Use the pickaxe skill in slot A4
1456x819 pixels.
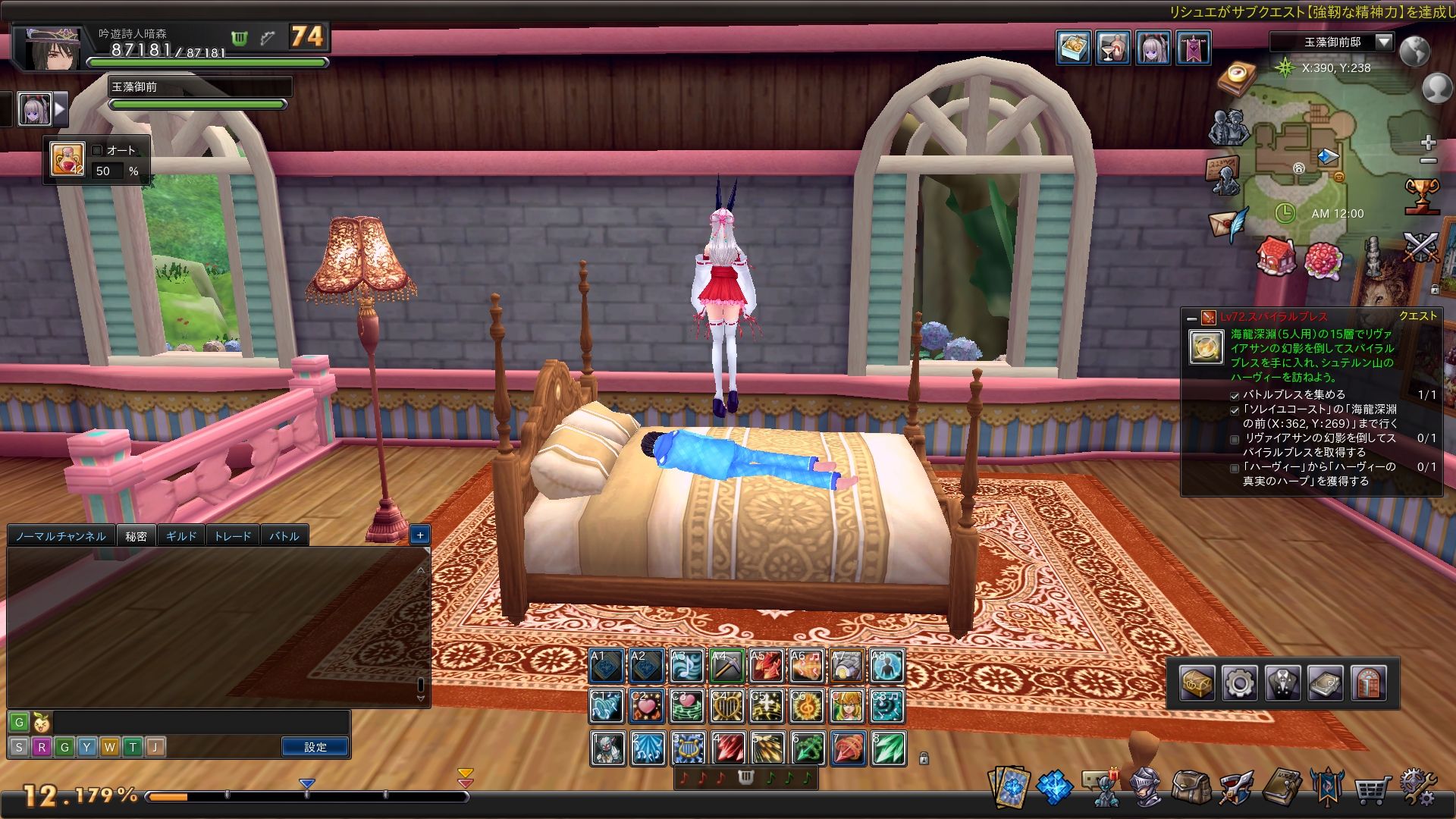click(726, 667)
